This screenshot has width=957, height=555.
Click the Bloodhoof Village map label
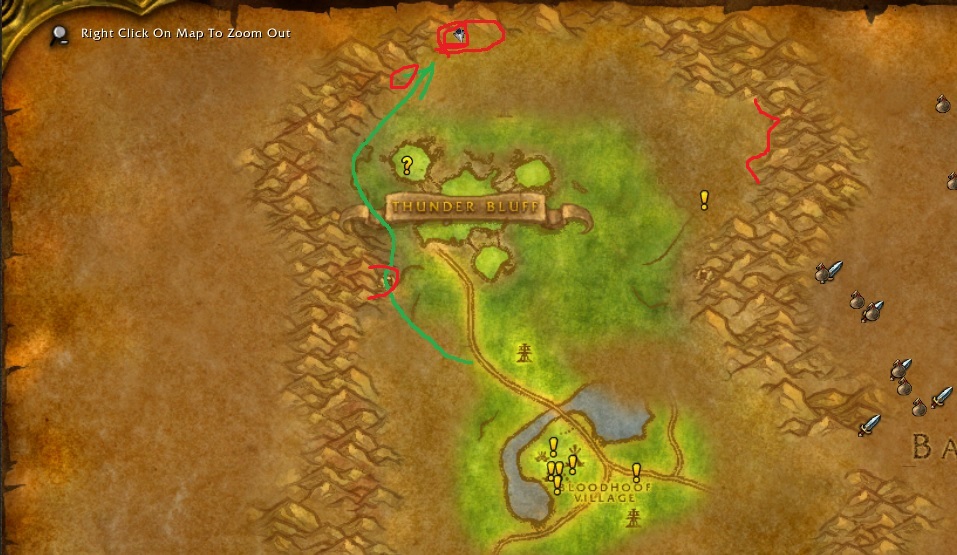click(599, 492)
